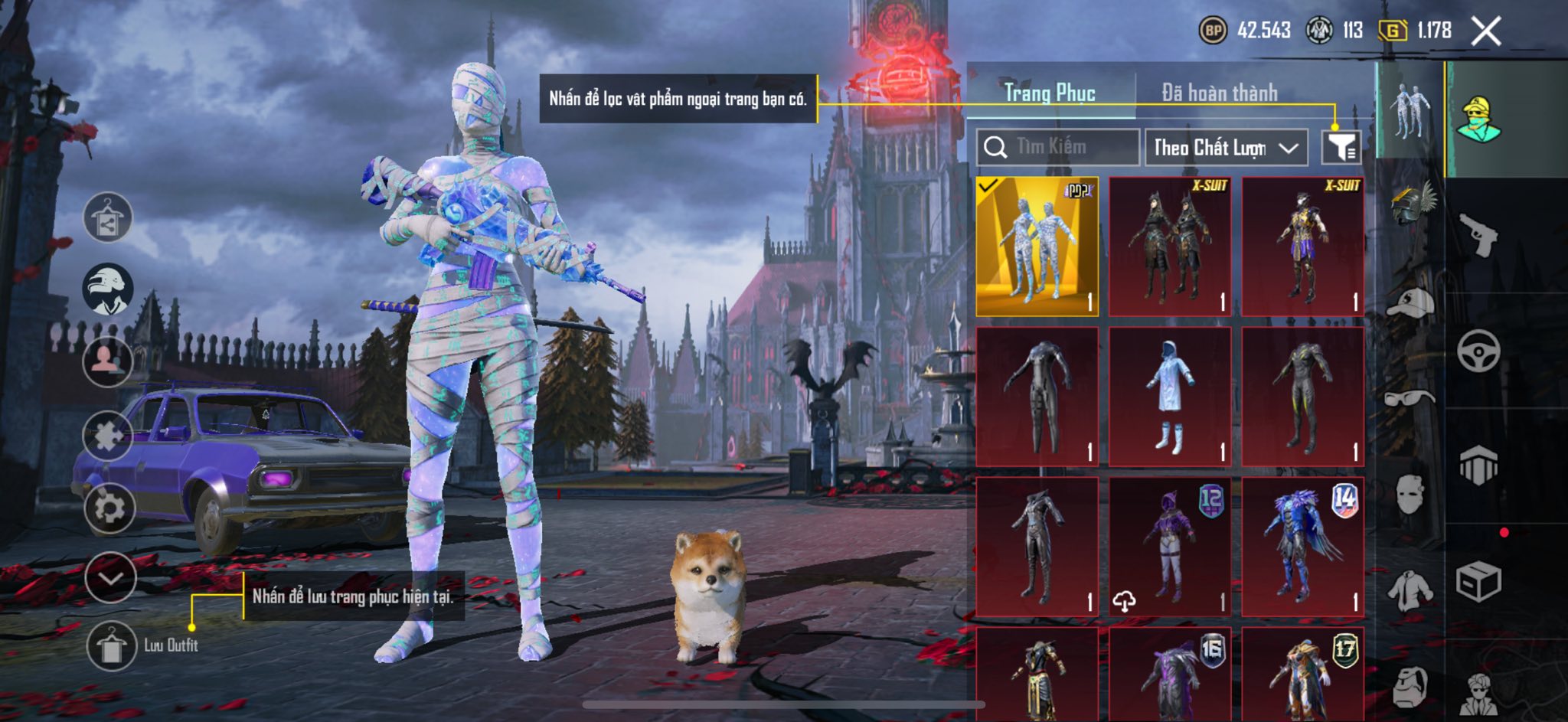Close the inventory with the X button

pos(1485,31)
